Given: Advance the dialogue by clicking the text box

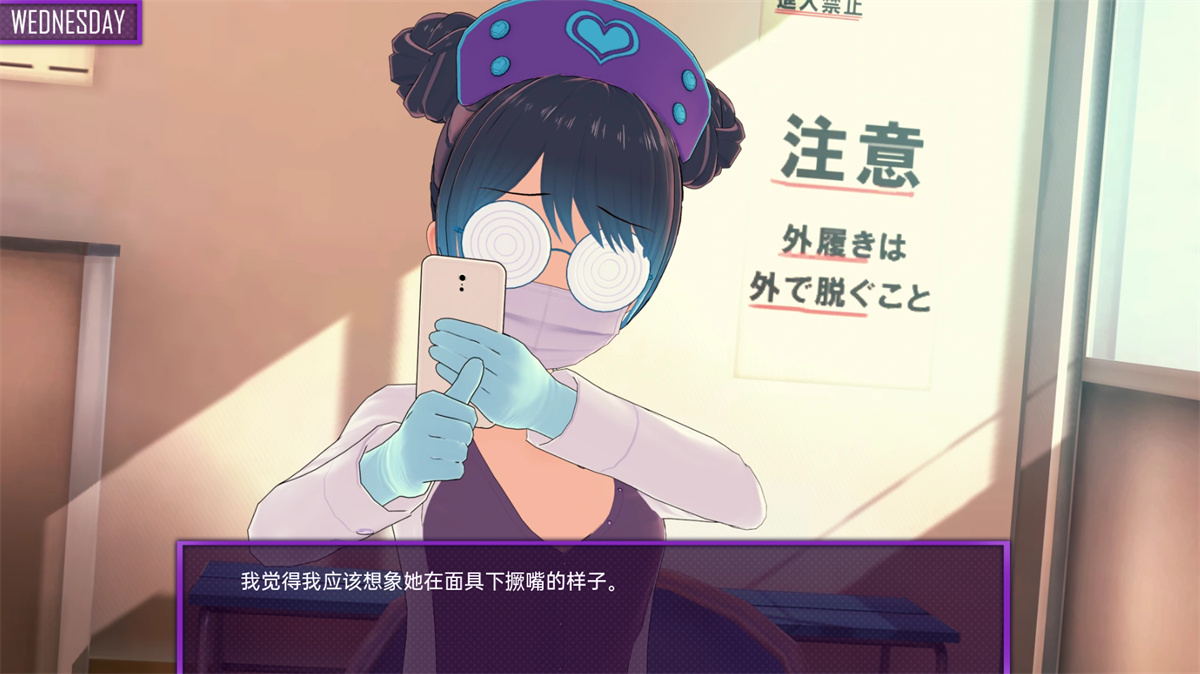Looking at the screenshot, I should 592,607.
